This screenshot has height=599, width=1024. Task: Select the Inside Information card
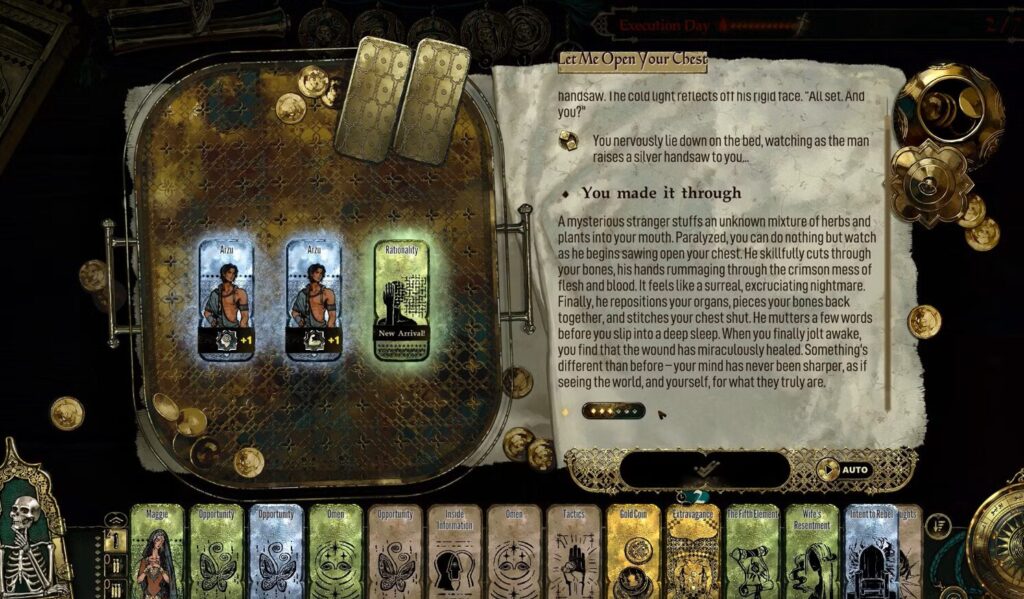455,552
